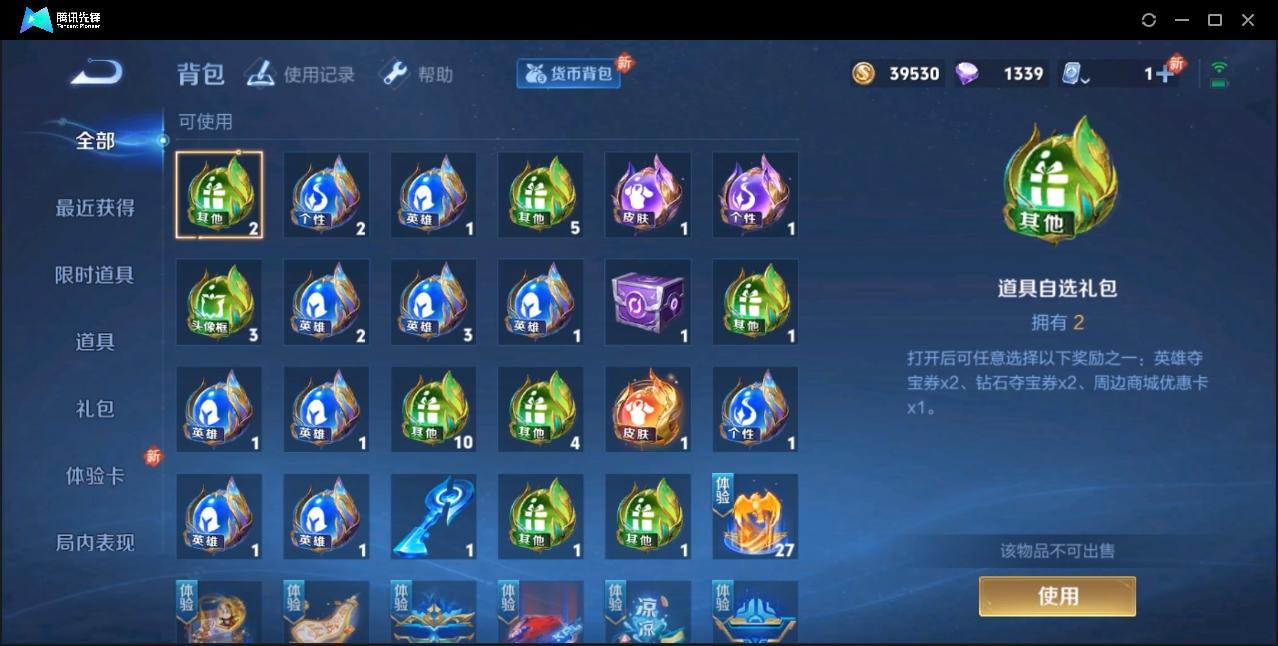
Task: Open the 帮助 help page
Action: point(417,74)
